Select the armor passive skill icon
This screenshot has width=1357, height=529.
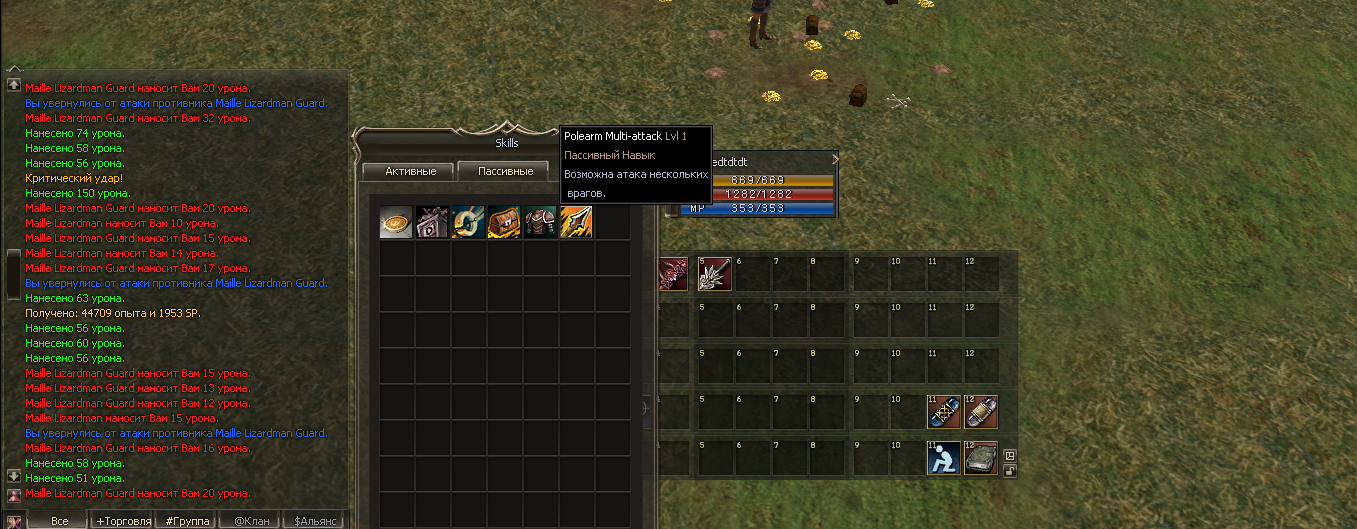click(540, 222)
